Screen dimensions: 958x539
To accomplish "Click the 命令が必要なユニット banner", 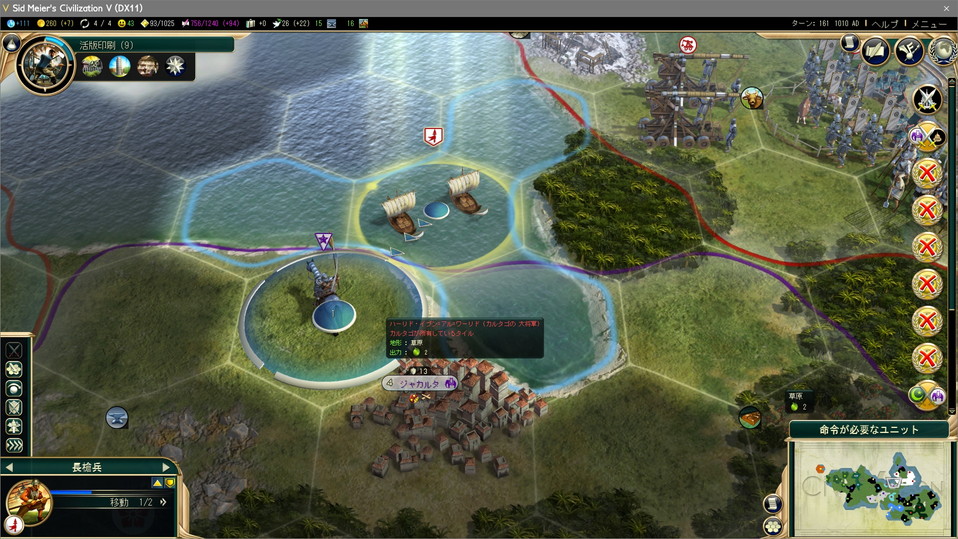I will tap(870, 429).
